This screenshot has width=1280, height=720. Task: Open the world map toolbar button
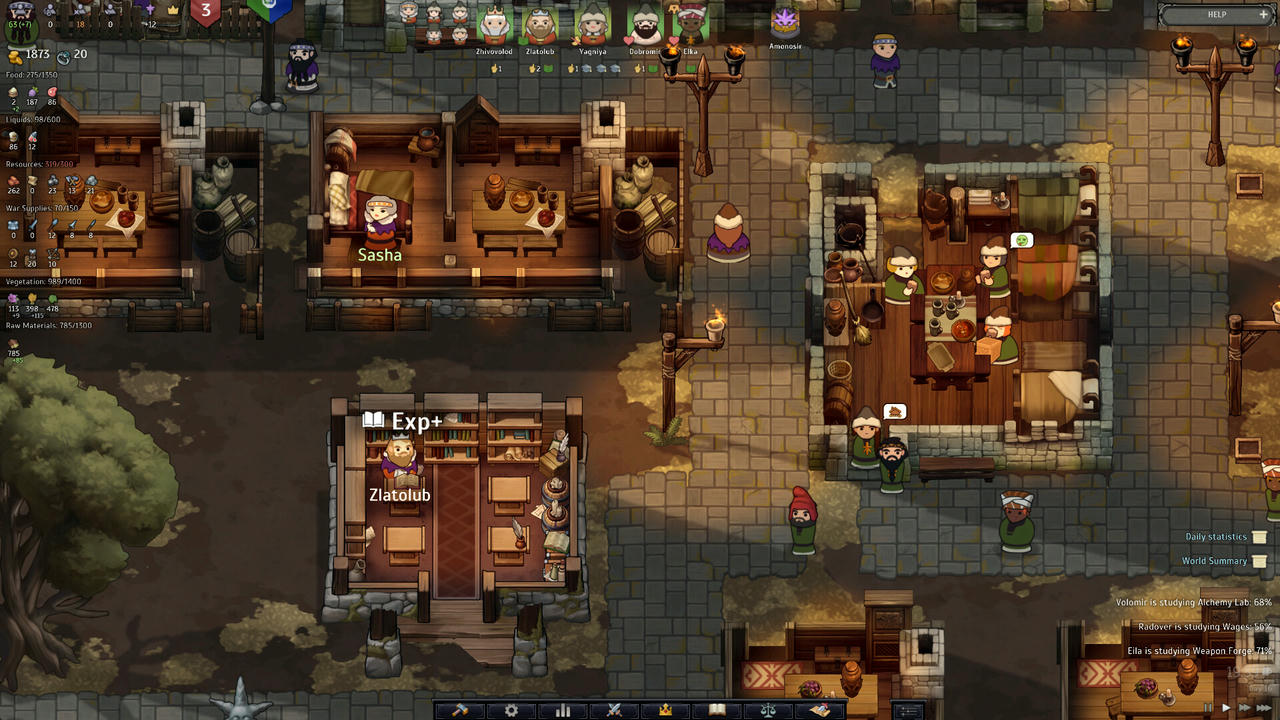pyautogui.click(x=820, y=710)
